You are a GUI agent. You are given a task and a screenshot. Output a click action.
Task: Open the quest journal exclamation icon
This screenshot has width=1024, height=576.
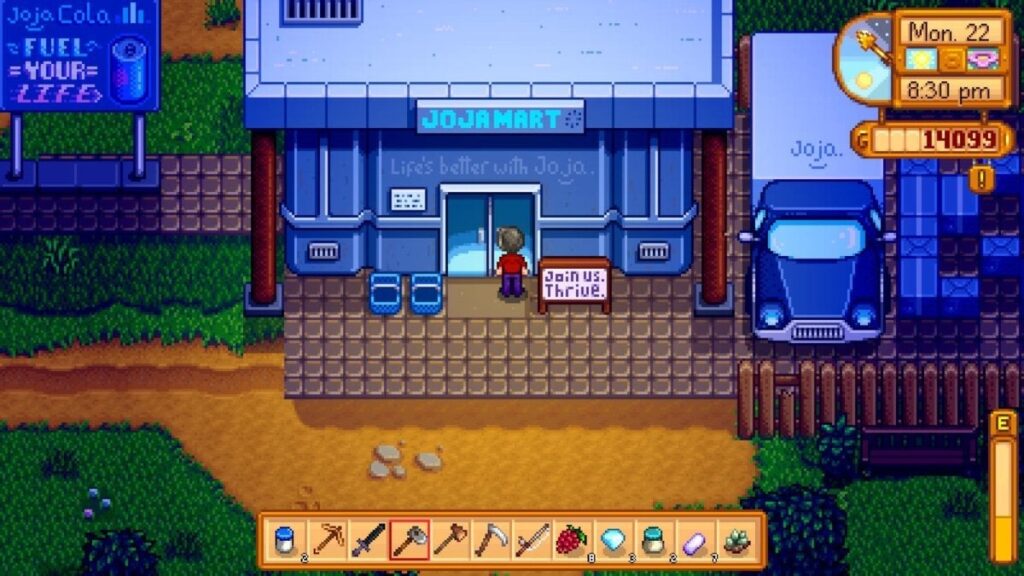point(981,178)
